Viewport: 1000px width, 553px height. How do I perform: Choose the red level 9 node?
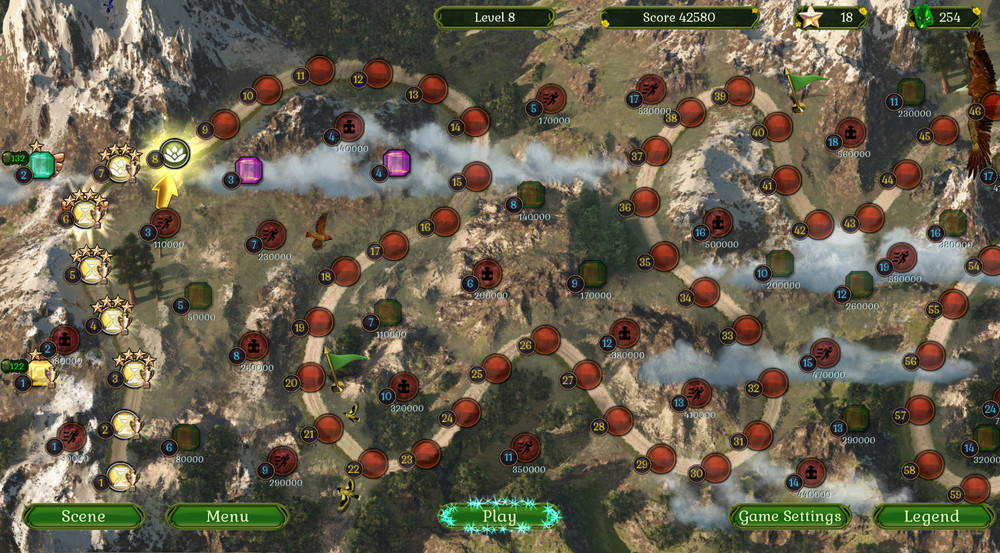pos(226,124)
